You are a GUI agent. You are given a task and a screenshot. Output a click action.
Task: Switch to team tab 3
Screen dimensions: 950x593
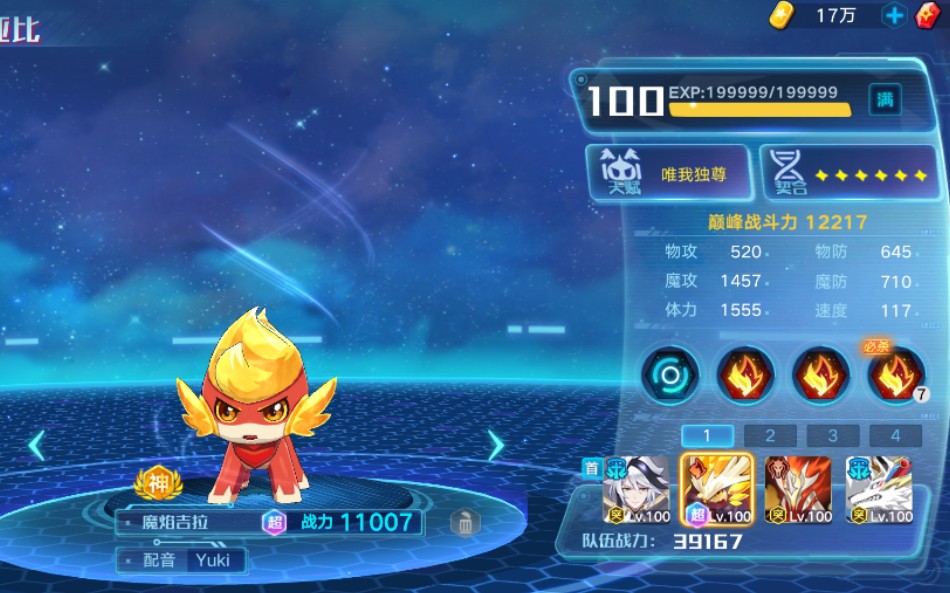coord(833,436)
